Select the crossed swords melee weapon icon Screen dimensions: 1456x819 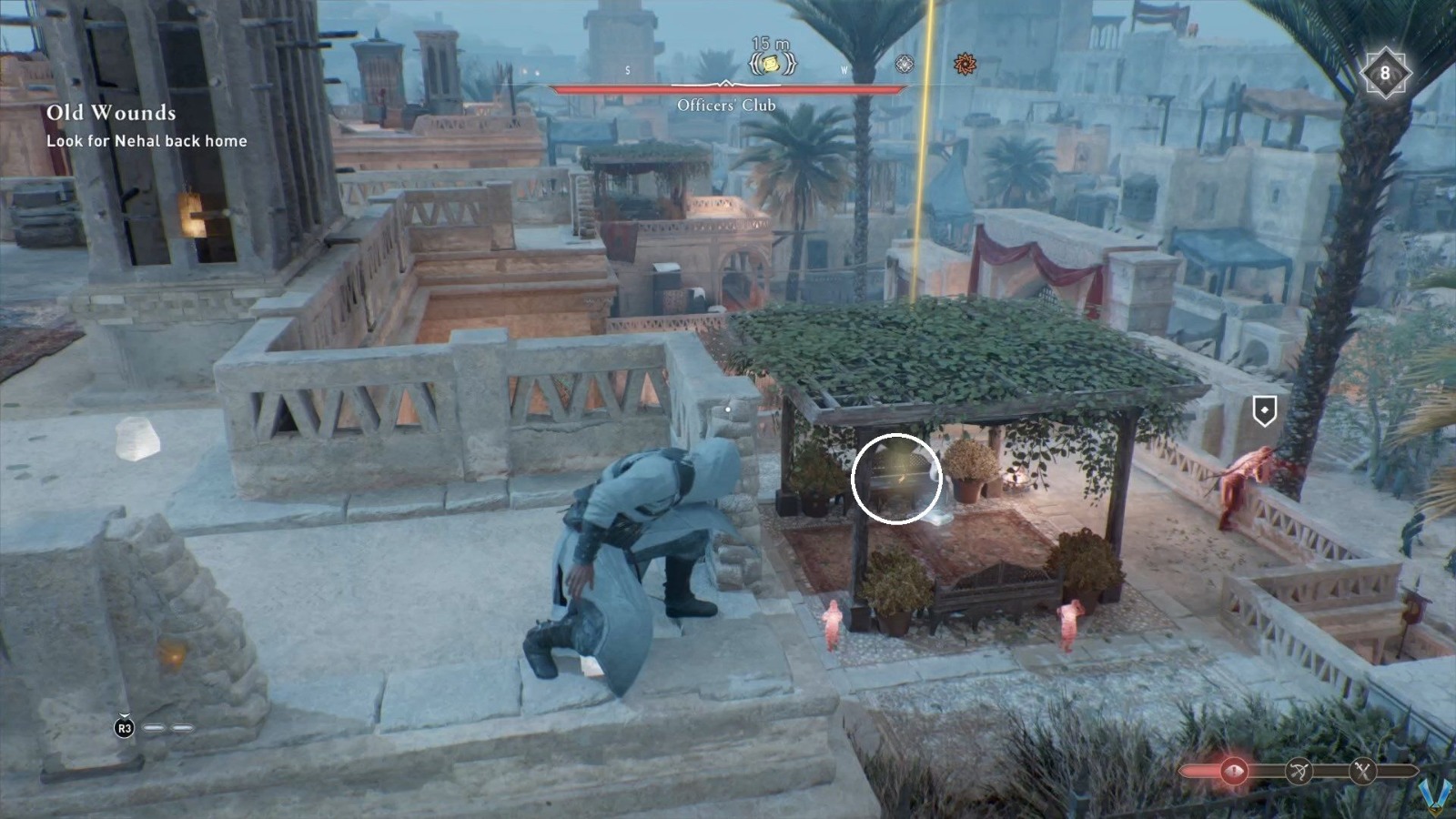point(1362,770)
